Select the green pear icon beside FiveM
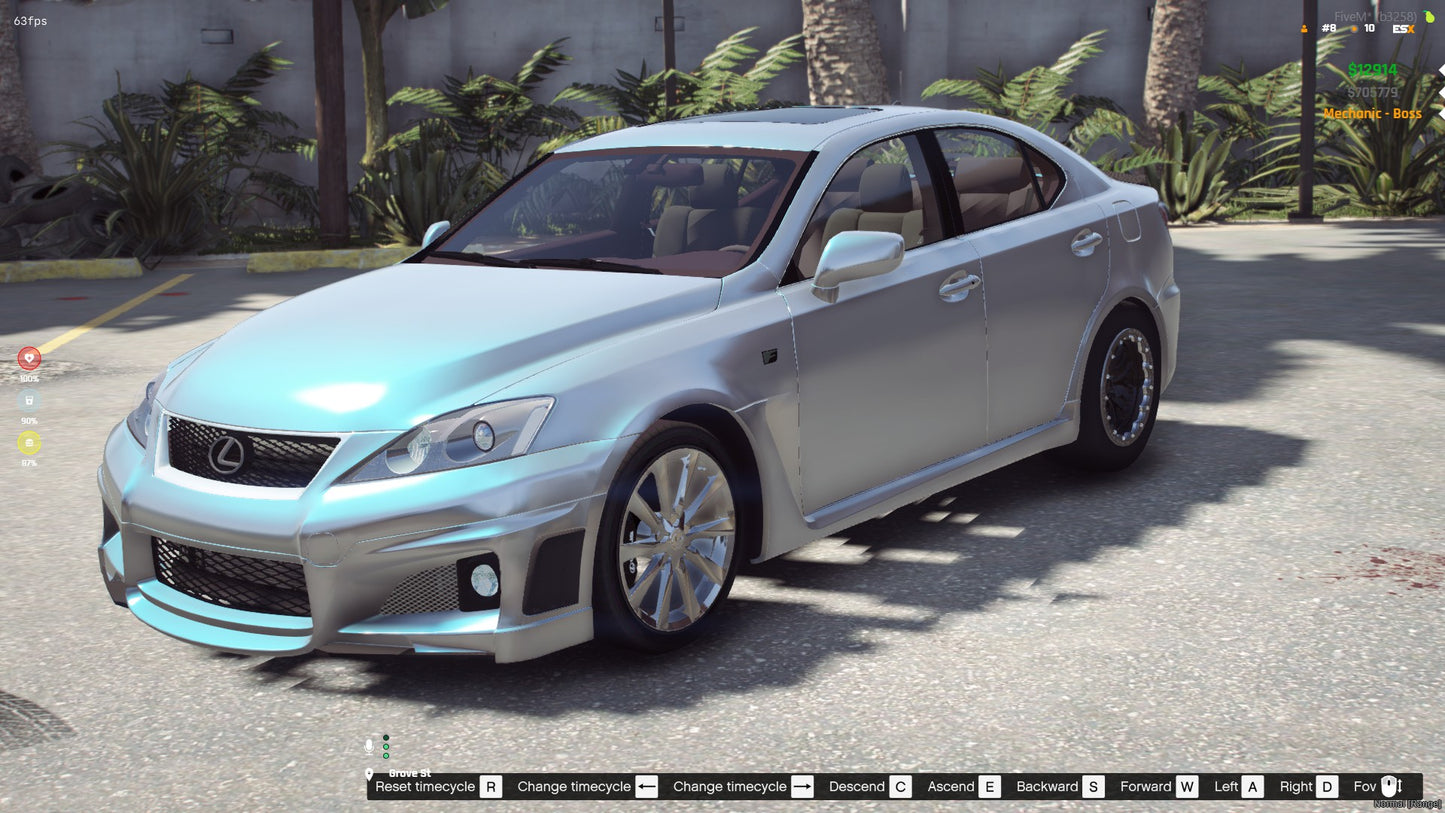1445x813 pixels. (x=1429, y=15)
